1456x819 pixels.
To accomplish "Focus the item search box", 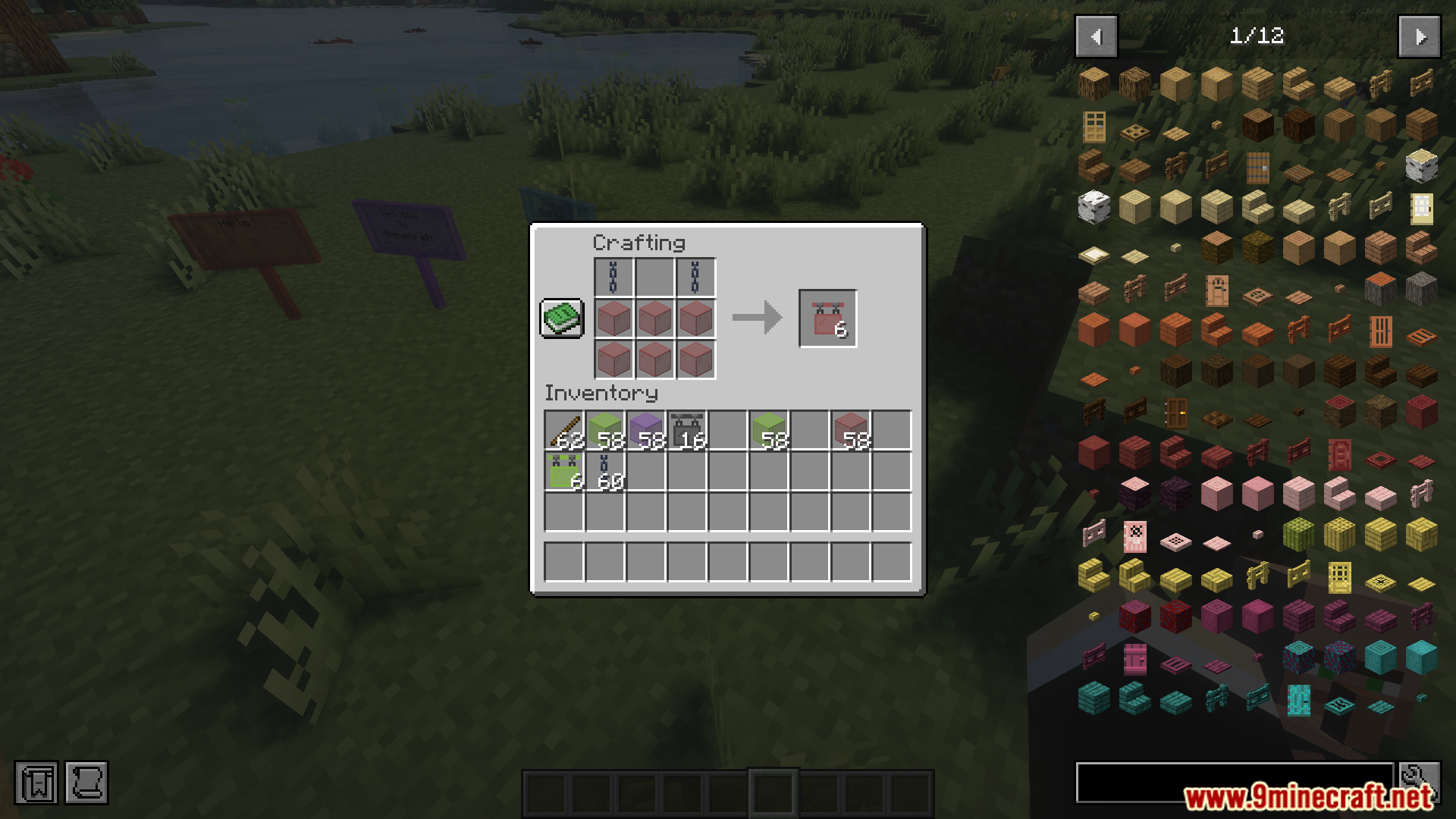I will pos(1234,782).
